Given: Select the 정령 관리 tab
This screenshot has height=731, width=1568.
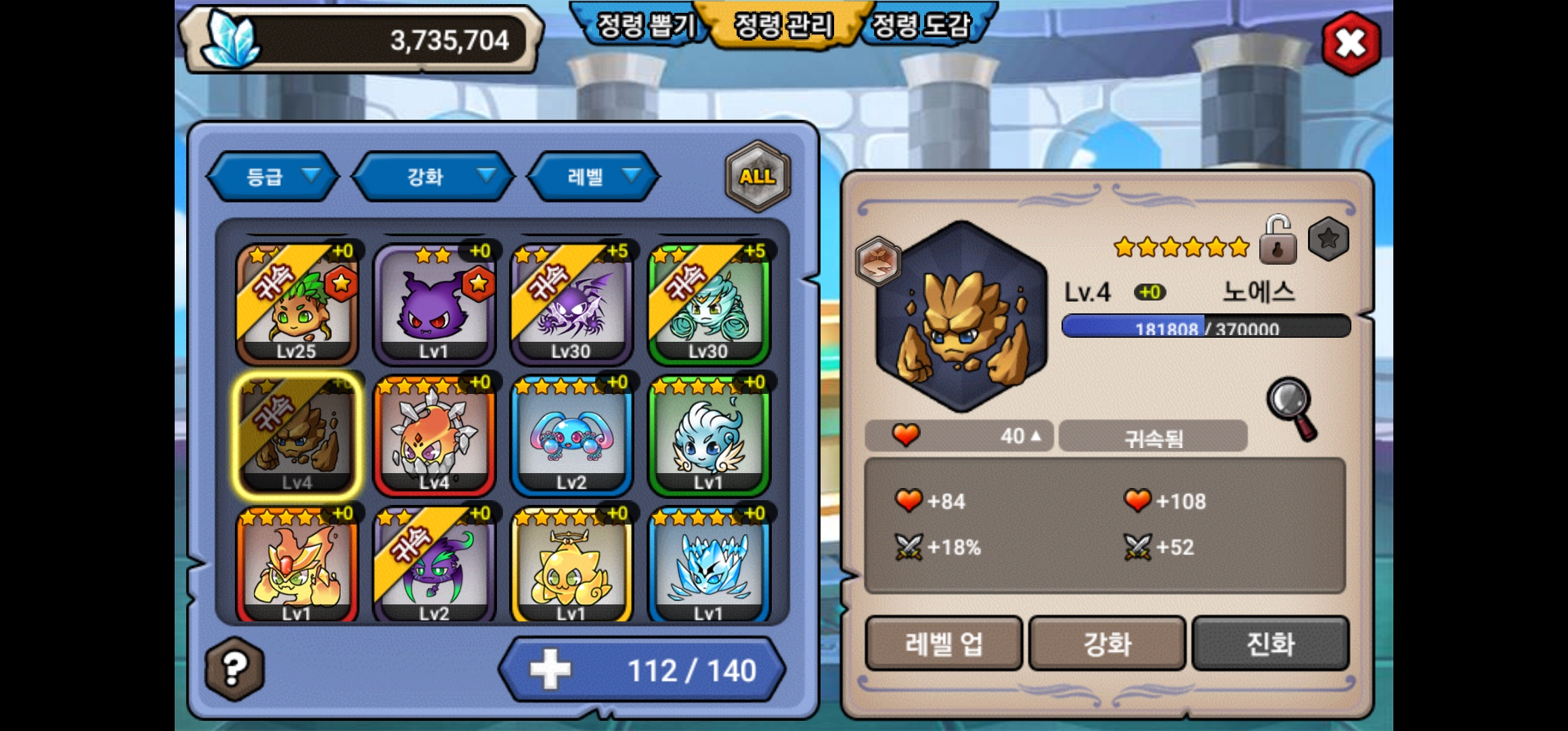Looking at the screenshot, I should 783,26.
